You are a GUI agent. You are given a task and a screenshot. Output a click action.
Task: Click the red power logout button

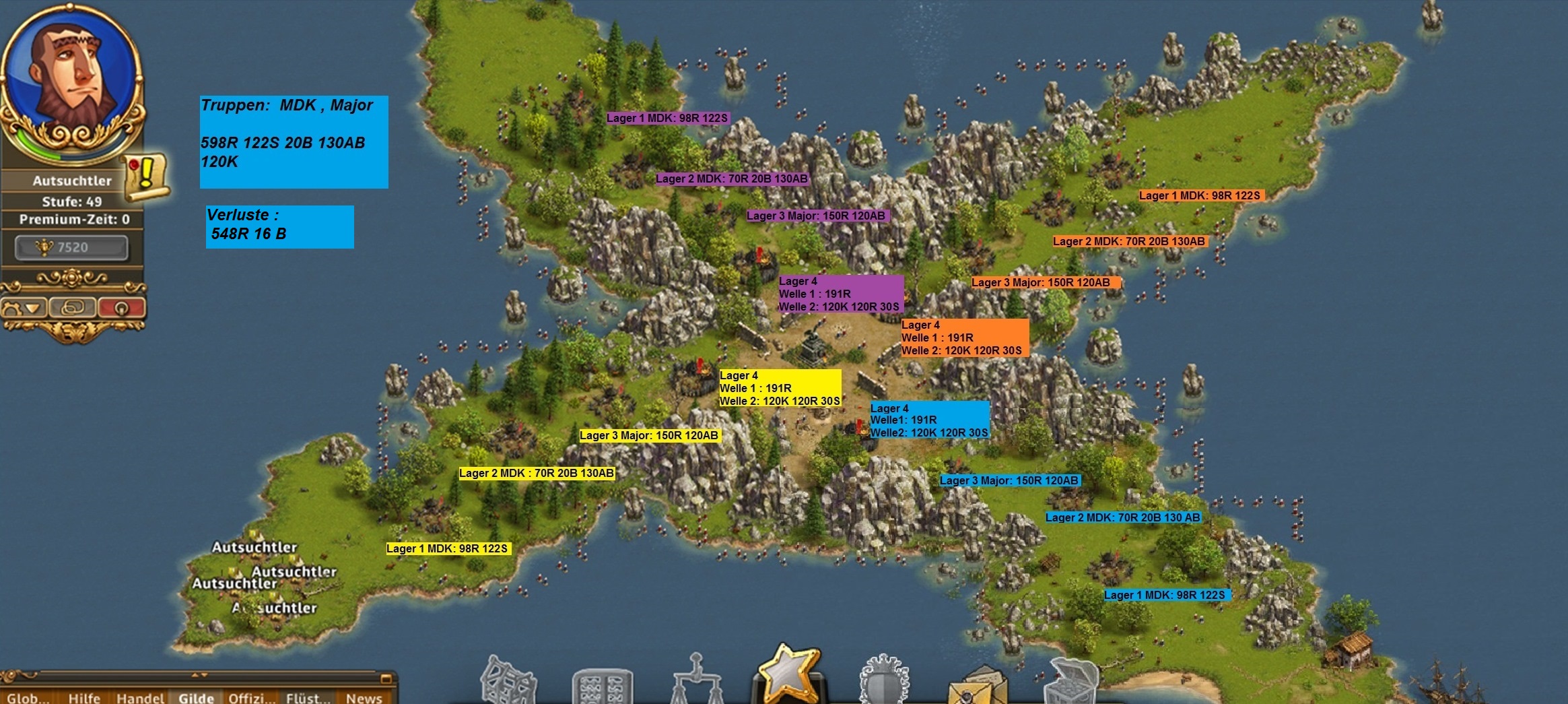point(121,308)
